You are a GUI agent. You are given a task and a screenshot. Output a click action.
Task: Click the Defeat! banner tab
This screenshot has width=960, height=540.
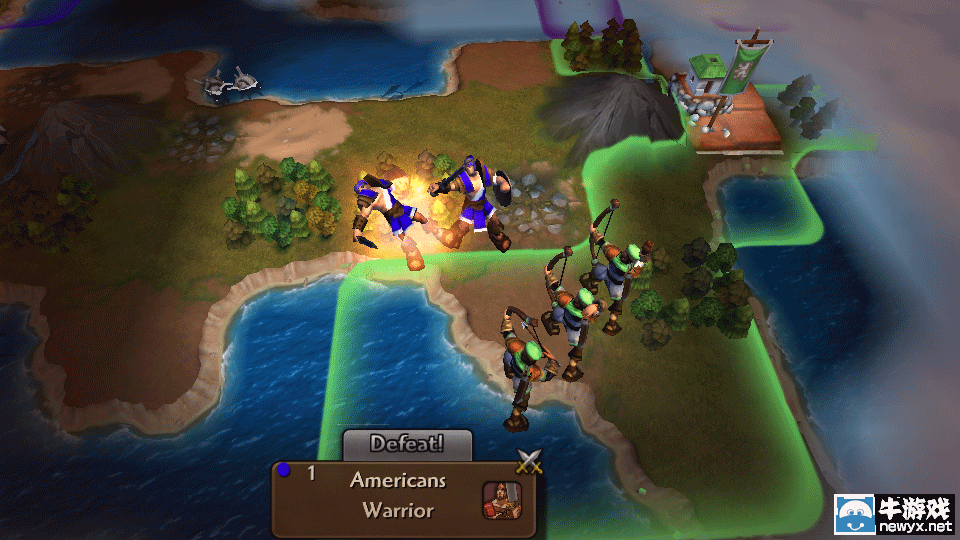click(407, 443)
